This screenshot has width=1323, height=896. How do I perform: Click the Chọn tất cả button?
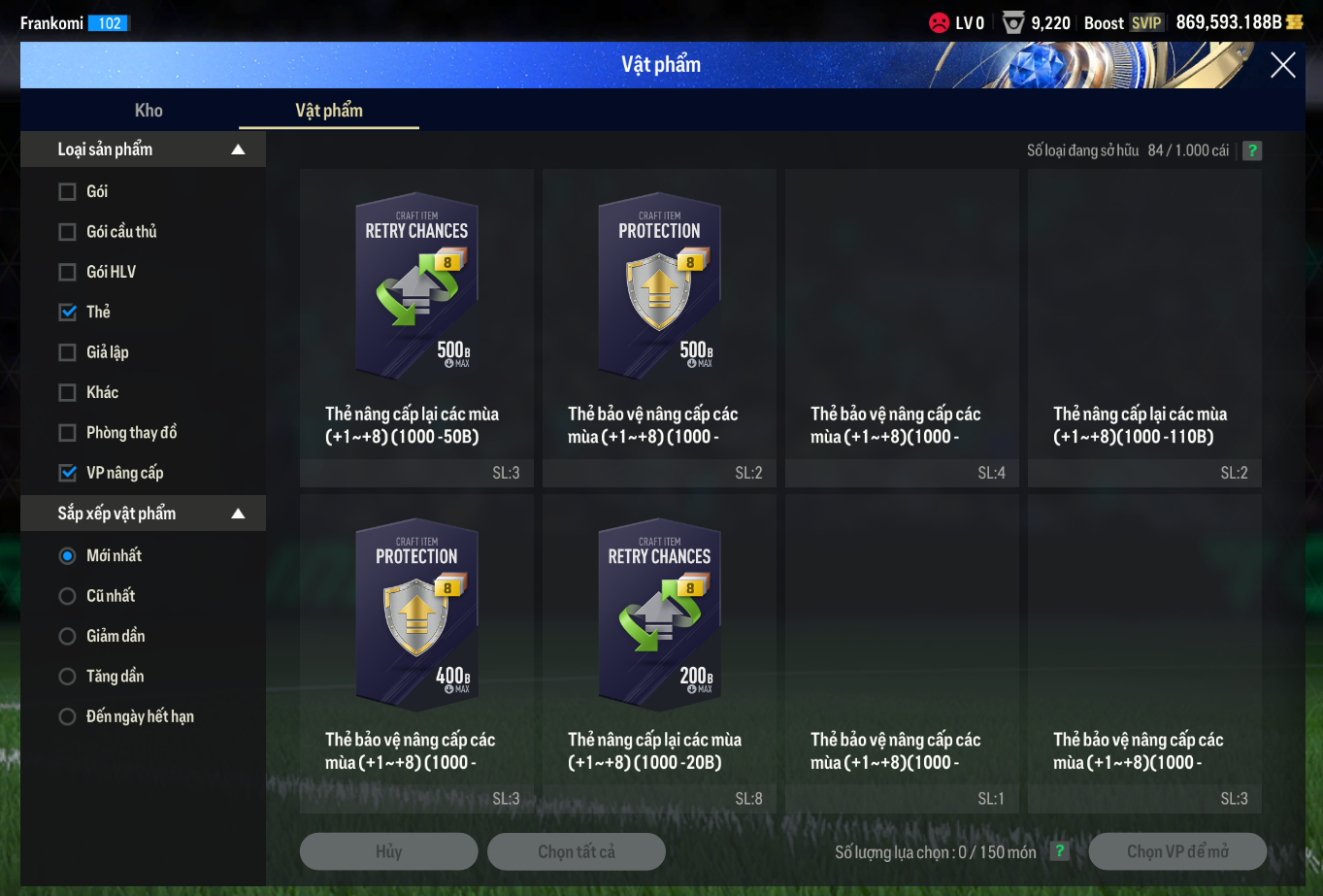pyautogui.click(x=577, y=851)
